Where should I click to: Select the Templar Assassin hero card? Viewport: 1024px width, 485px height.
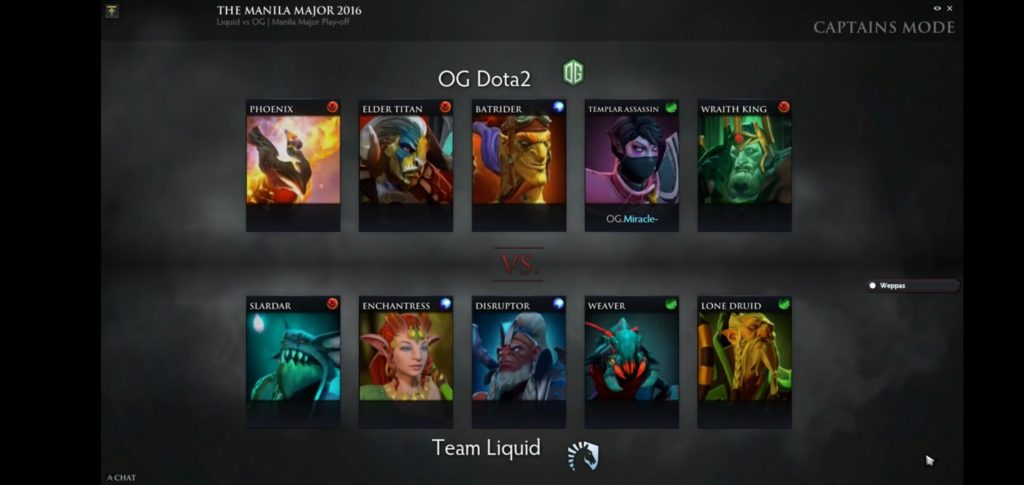point(632,160)
